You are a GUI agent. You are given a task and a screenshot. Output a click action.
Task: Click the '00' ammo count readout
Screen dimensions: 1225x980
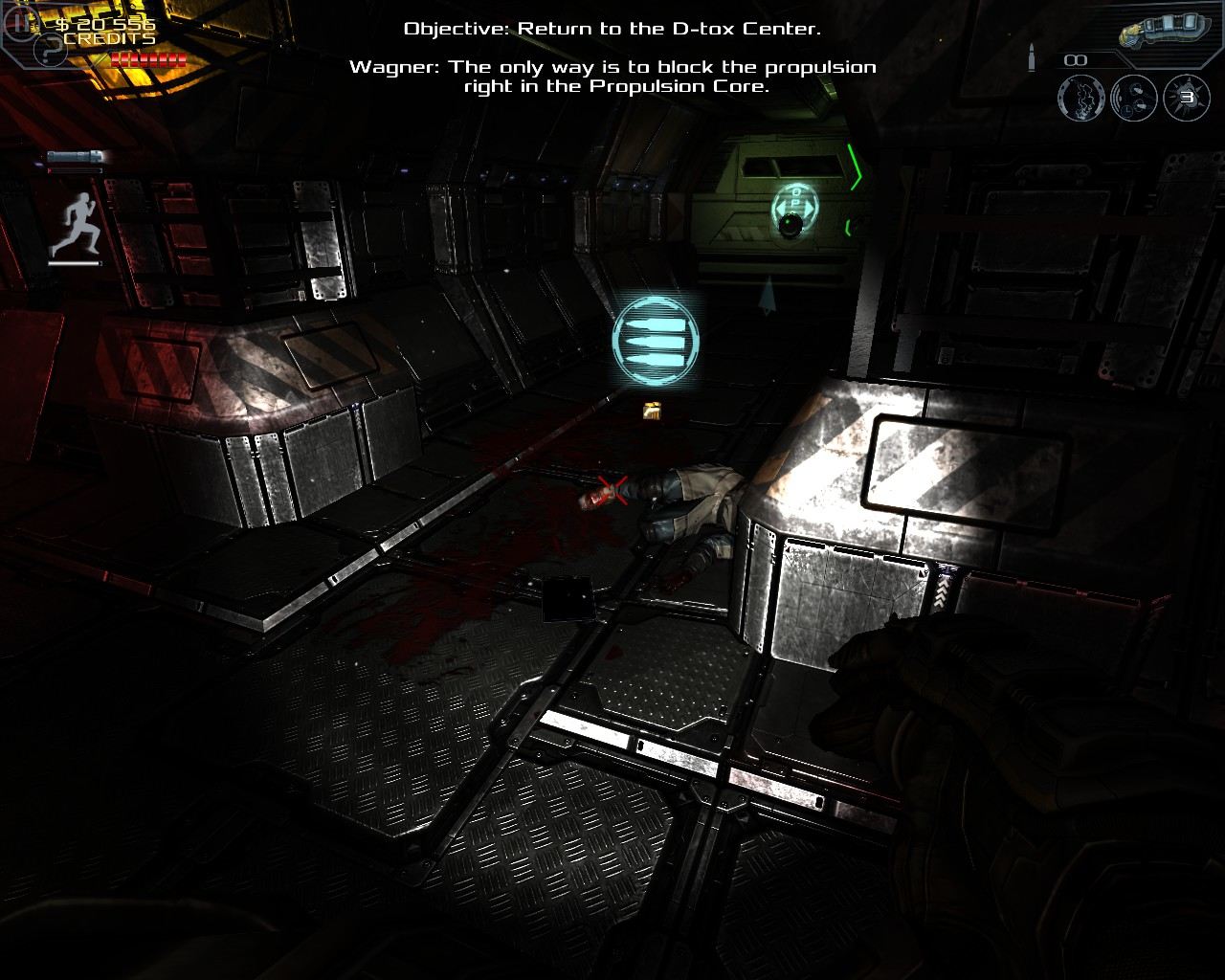point(1075,59)
